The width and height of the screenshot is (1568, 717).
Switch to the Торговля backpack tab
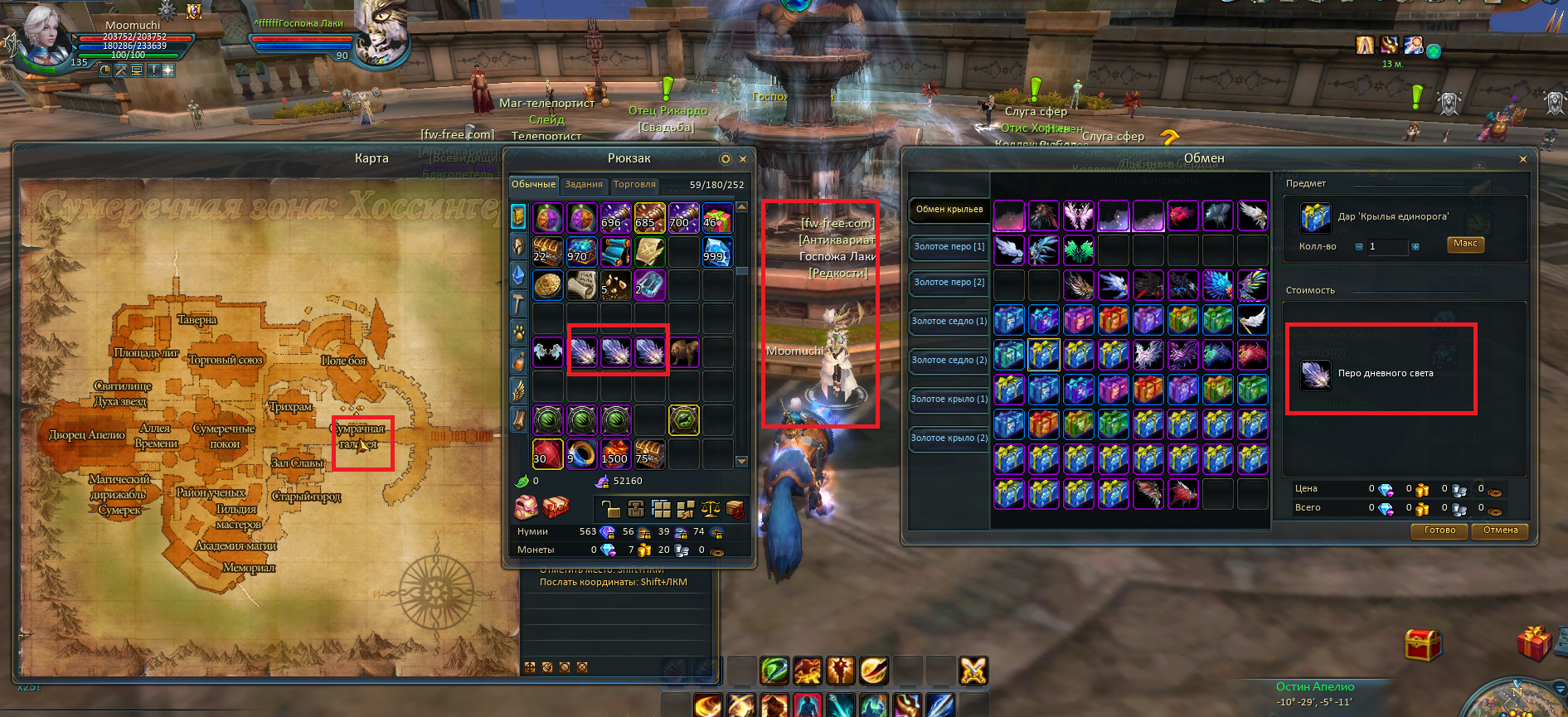point(634,185)
